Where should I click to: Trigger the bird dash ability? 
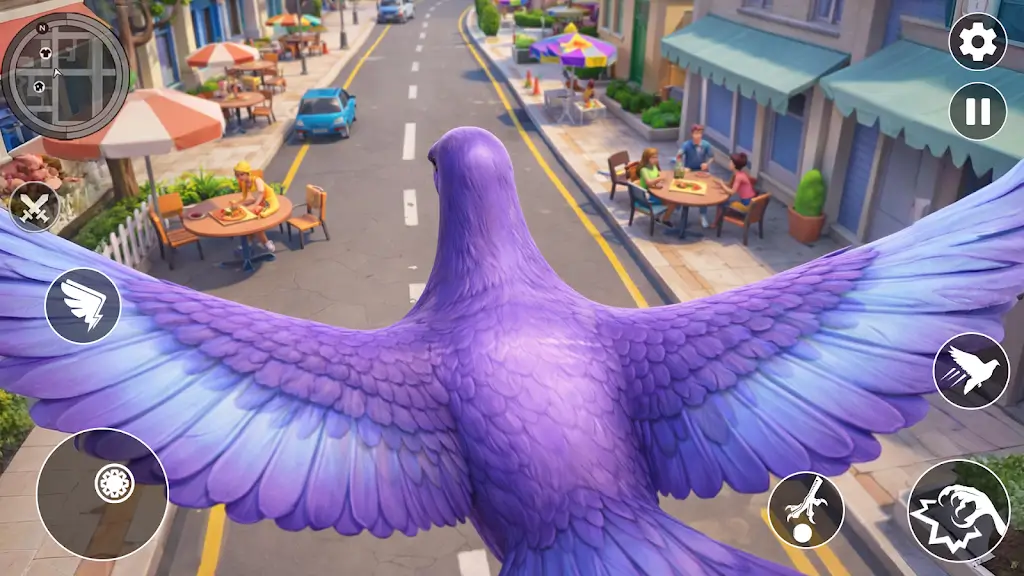coord(971,370)
